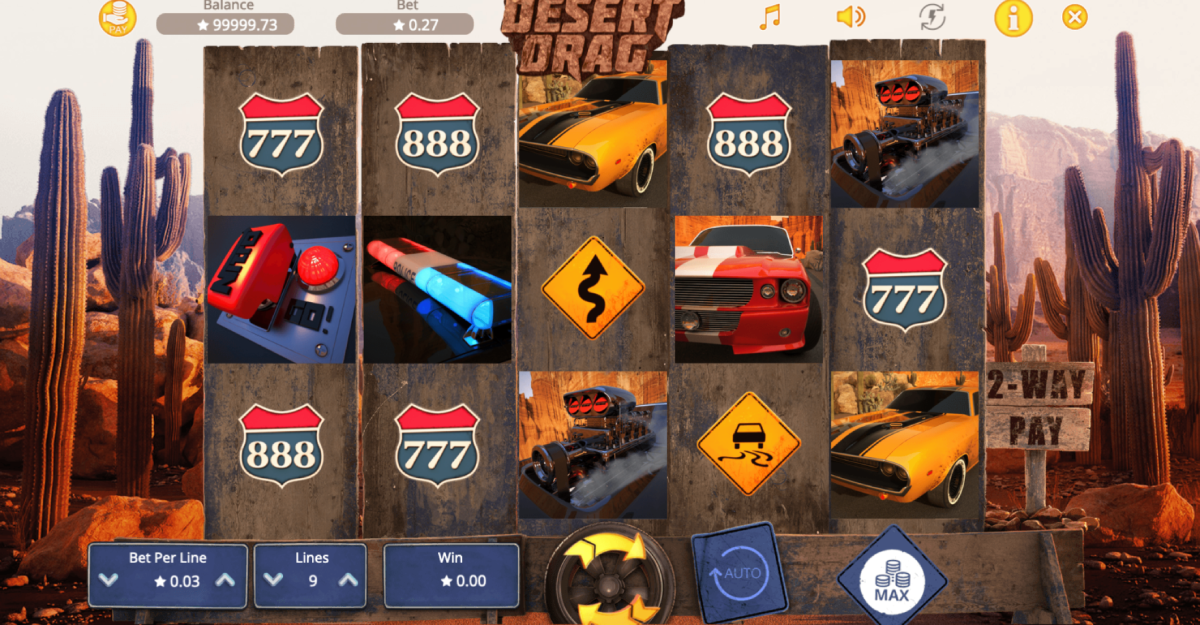Open the game info paytable
1200x625 pixels.
[x=1013, y=17]
